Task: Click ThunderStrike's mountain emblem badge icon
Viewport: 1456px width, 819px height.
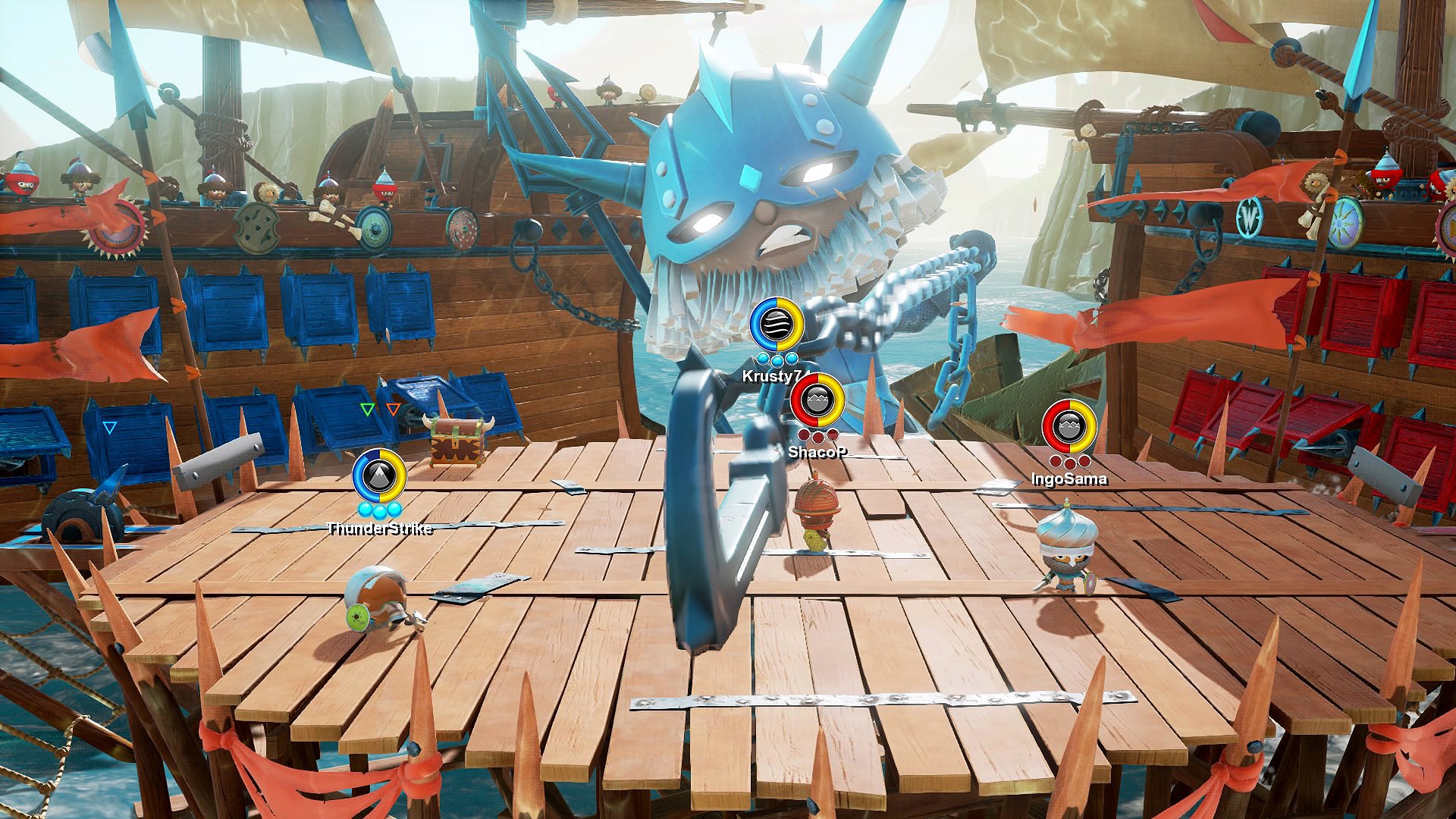Action: click(380, 476)
